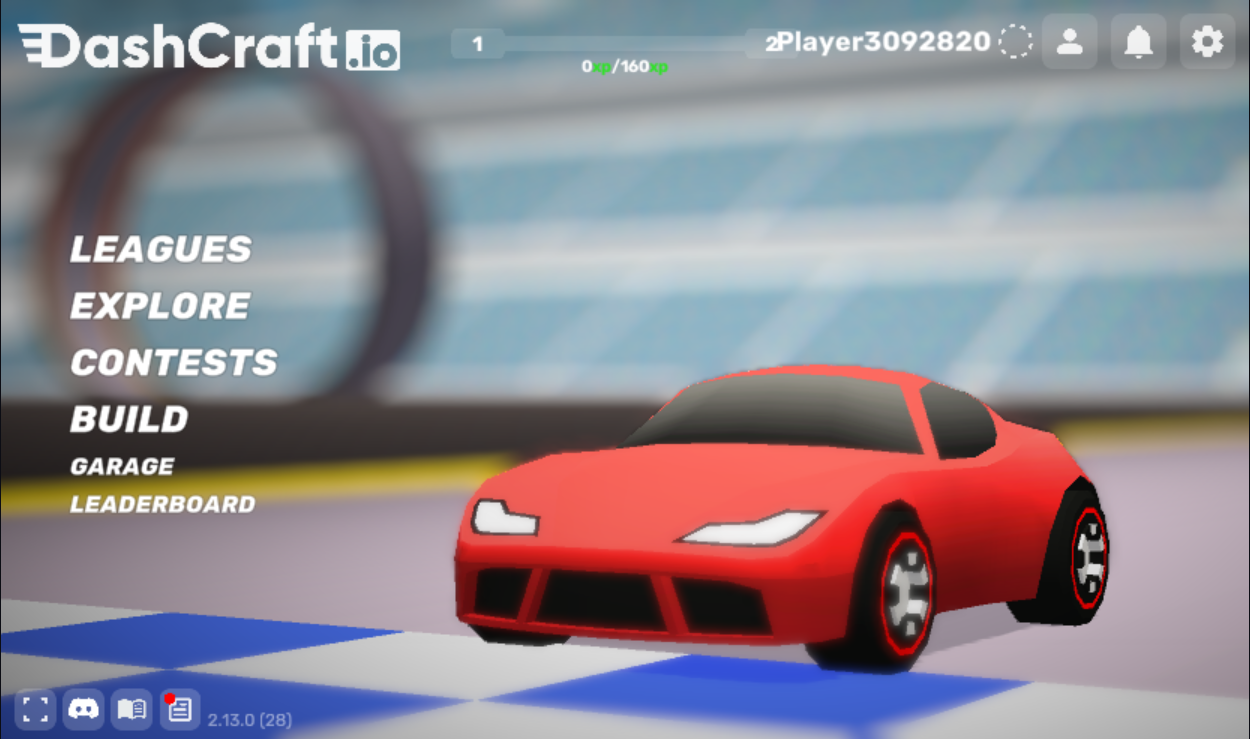Go to Contests
The height and width of the screenshot is (739, 1250).
coord(174,362)
